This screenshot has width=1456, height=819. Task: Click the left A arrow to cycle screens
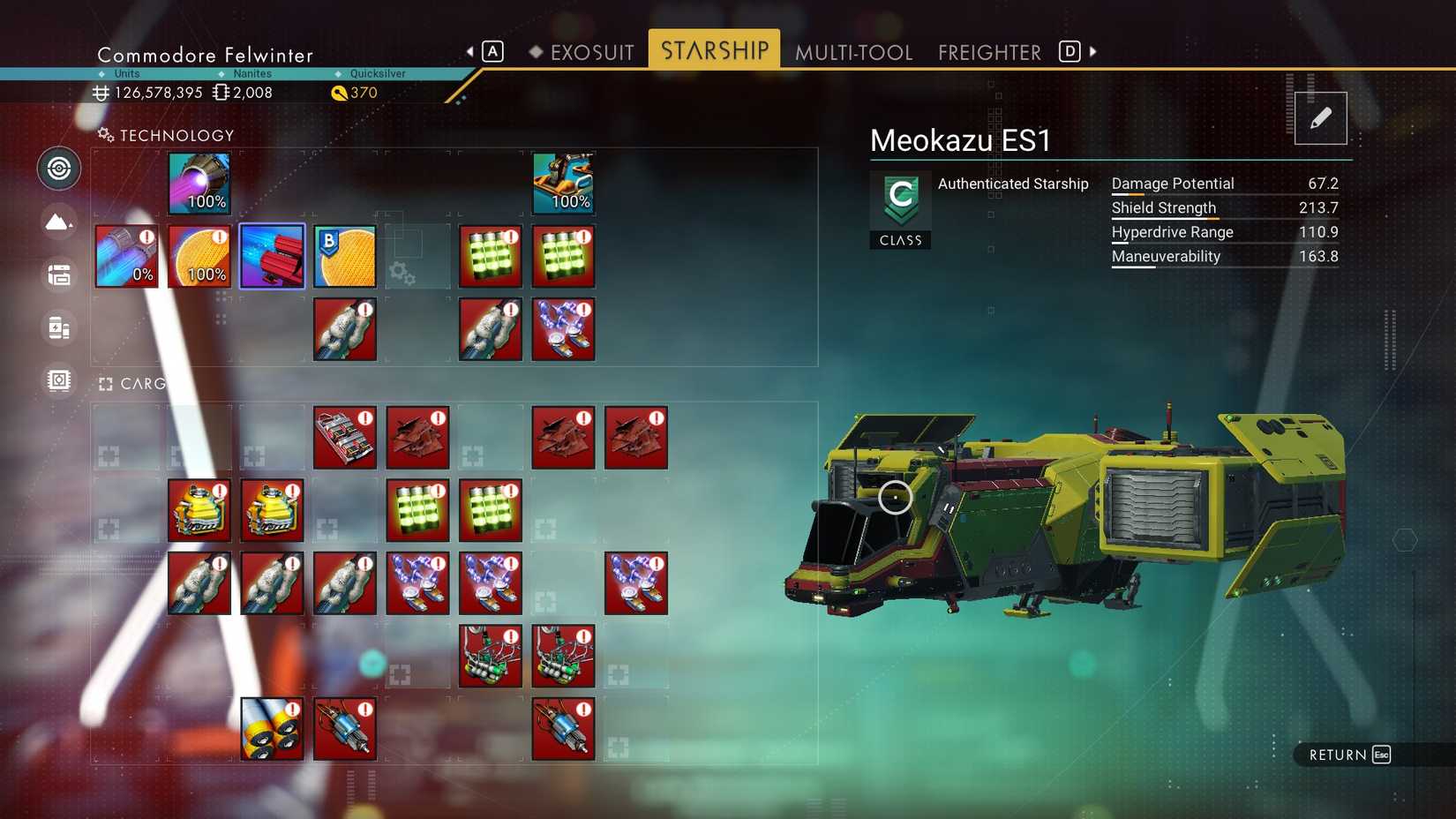pos(472,51)
